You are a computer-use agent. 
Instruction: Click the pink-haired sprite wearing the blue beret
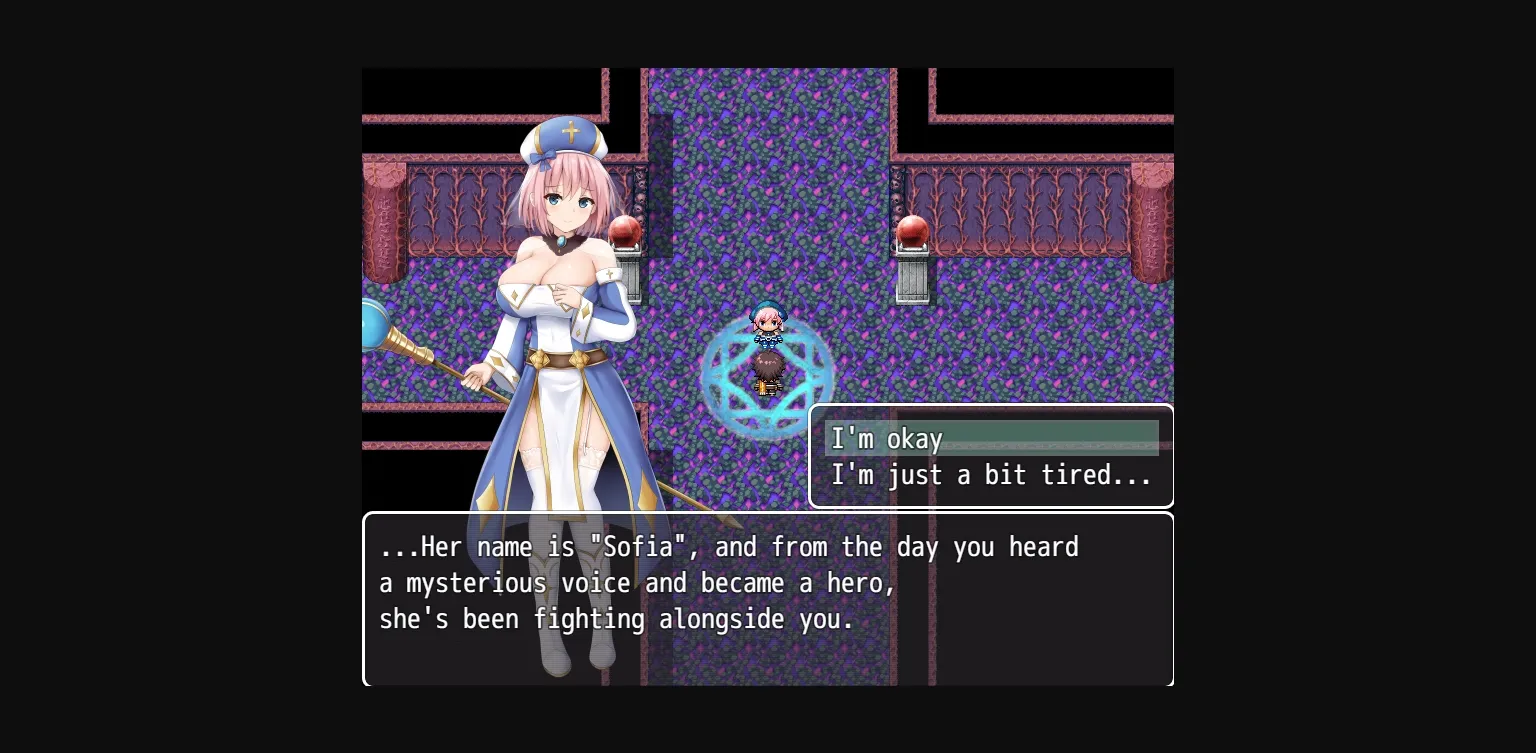(x=767, y=320)
